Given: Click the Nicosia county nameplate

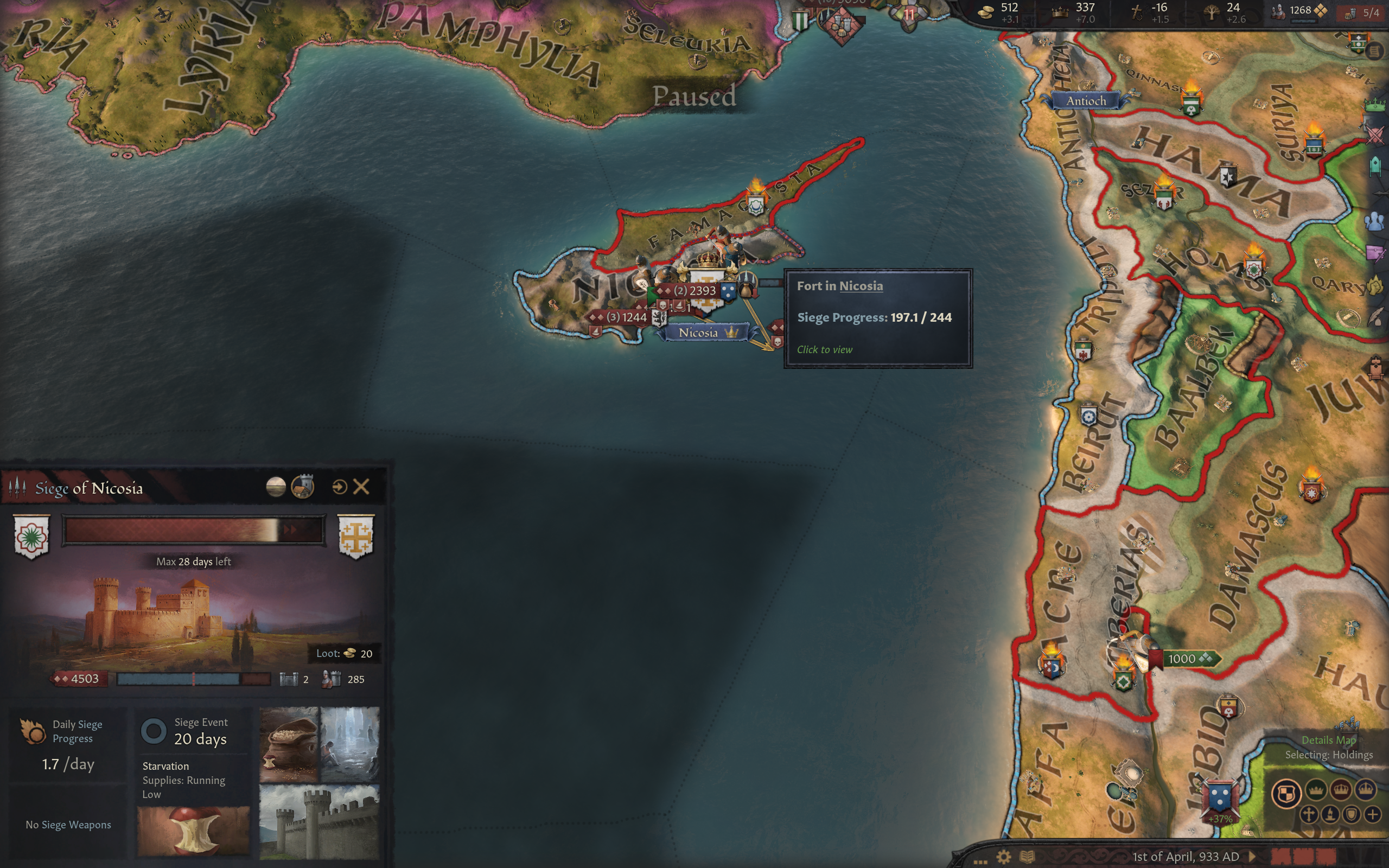Looking at the screenshot, I should (698, 333).
